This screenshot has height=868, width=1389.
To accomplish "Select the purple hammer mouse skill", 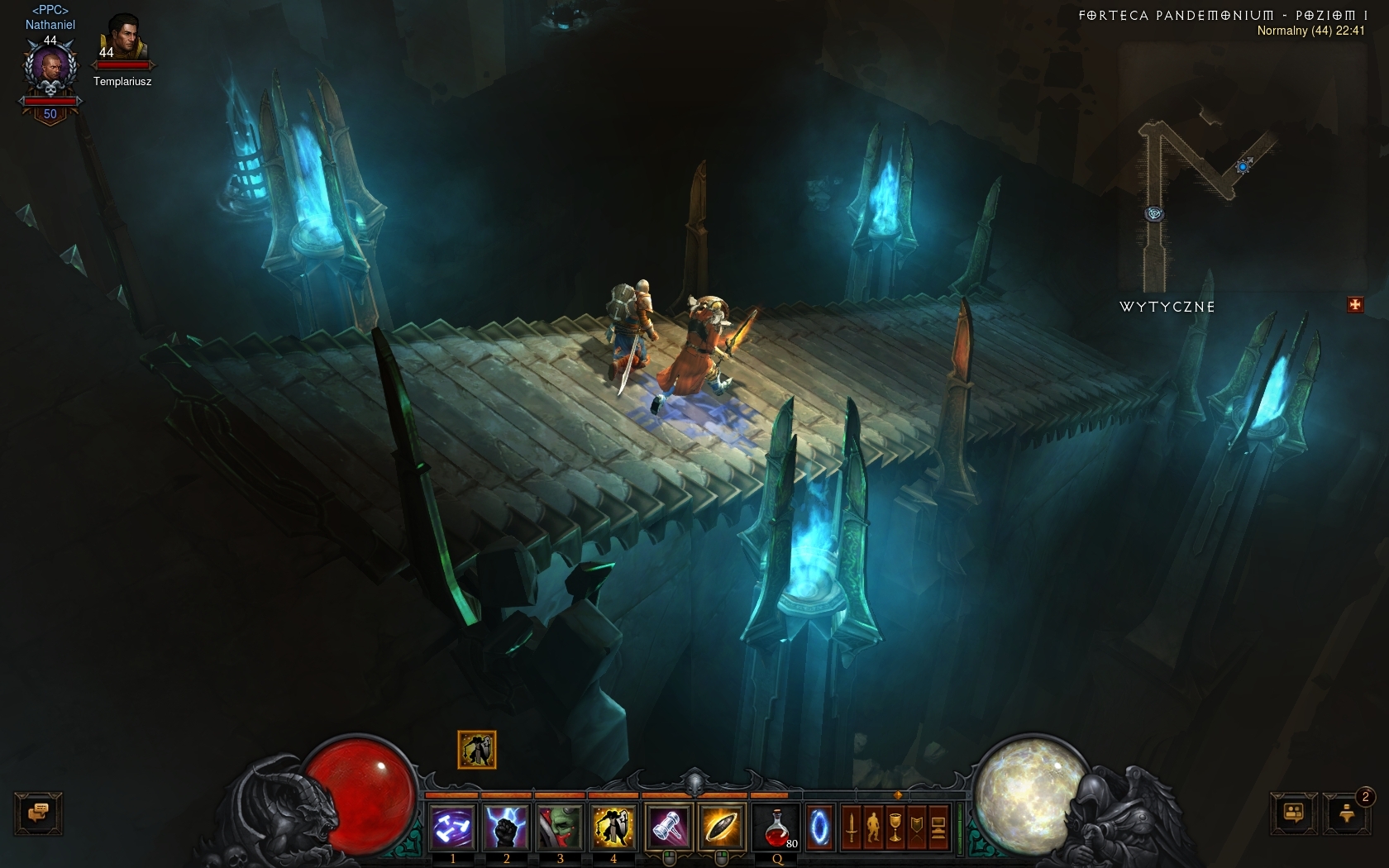I will (x=668, y=826).
